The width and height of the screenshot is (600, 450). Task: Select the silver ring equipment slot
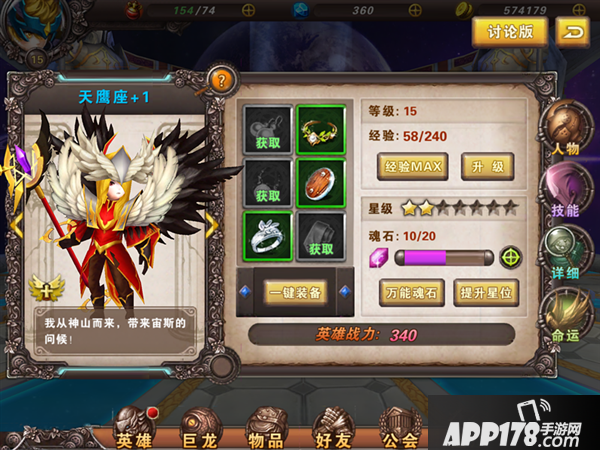pos(268,236)
